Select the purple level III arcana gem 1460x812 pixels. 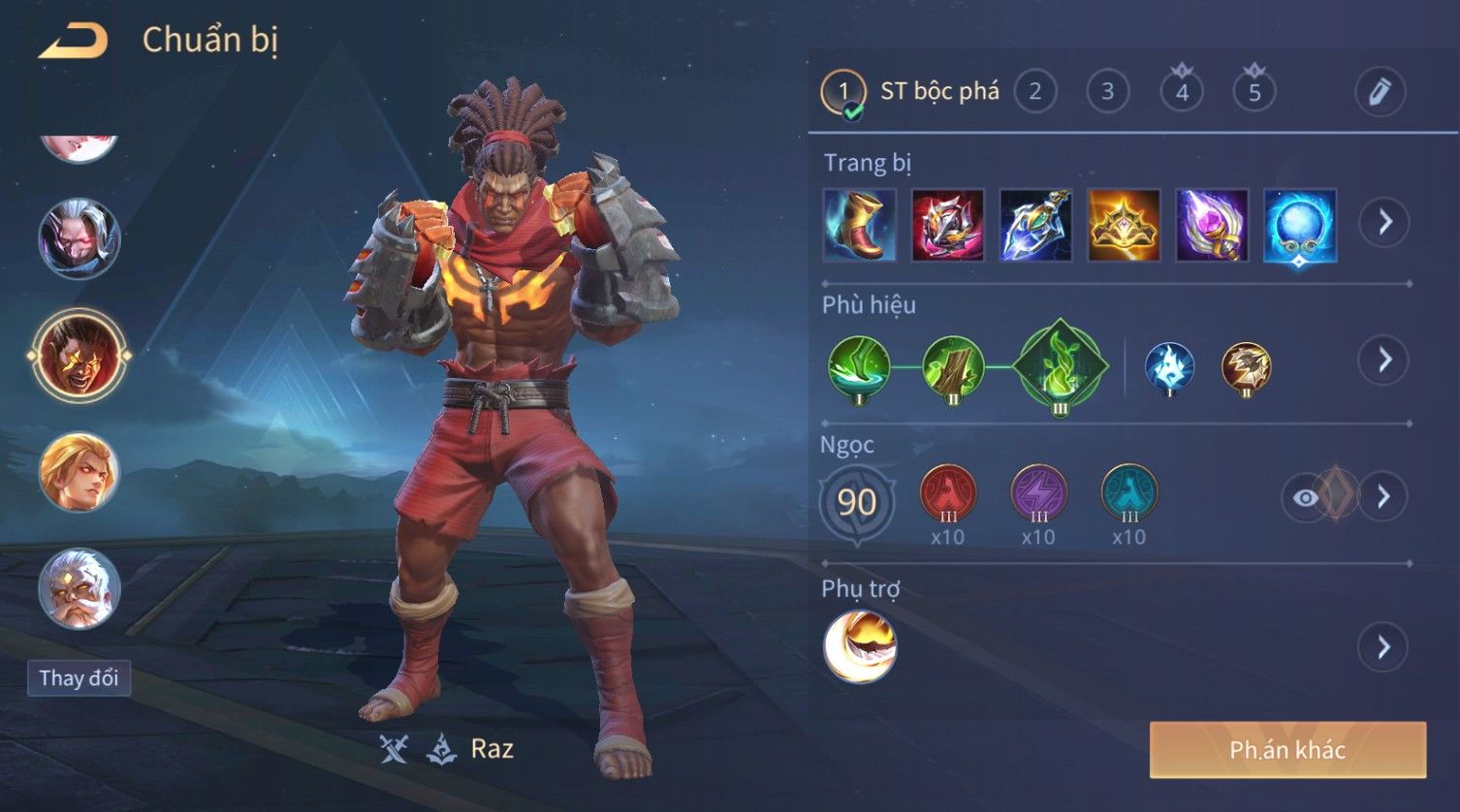(x=1038, y=492)
